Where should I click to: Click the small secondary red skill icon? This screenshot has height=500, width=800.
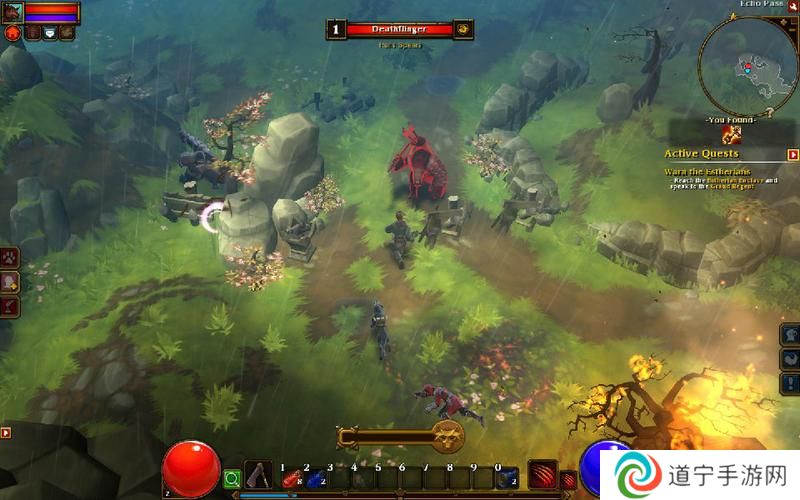click(567, 480)
